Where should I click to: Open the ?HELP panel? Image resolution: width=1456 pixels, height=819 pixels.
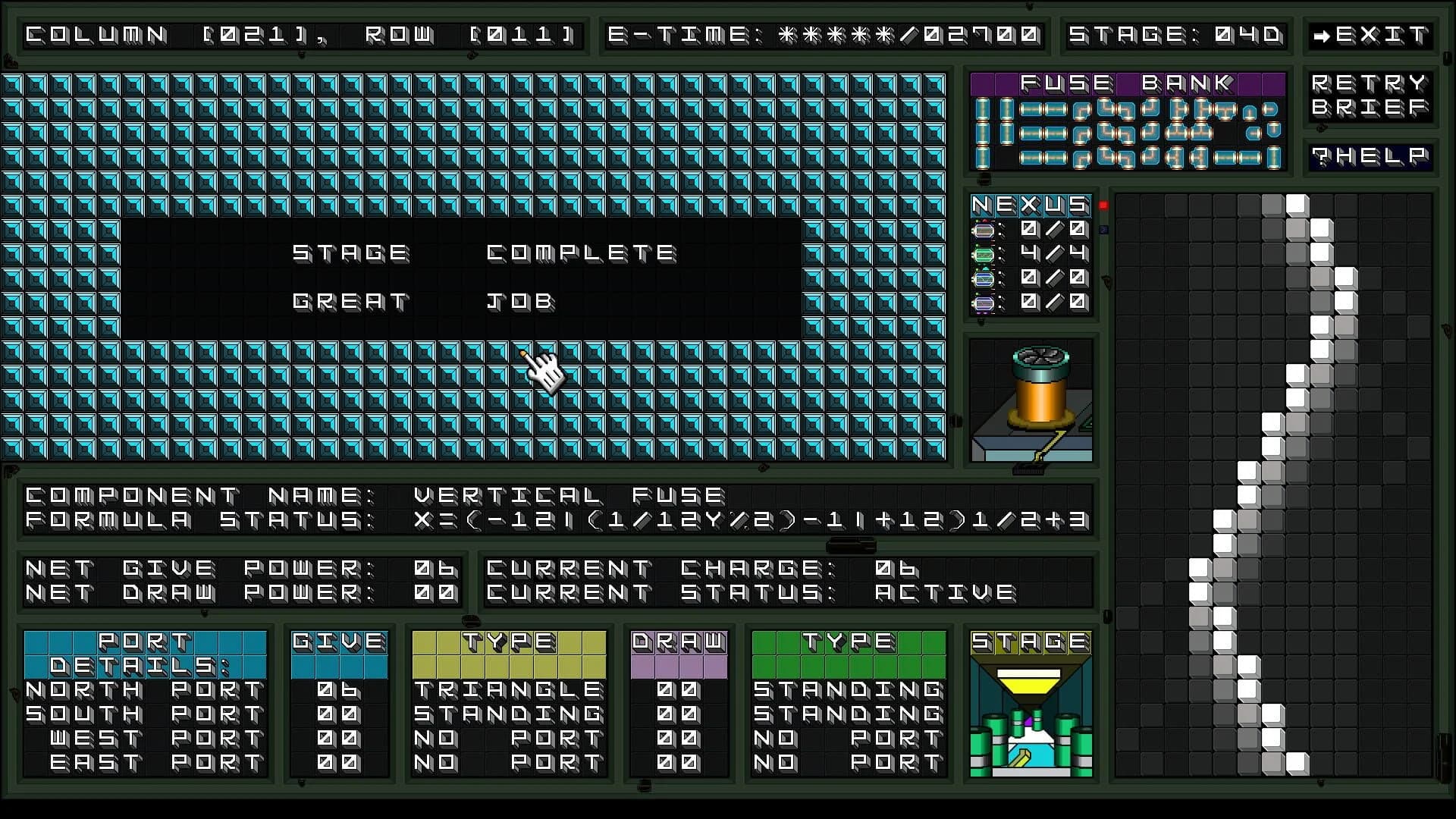click(1370, 157)
